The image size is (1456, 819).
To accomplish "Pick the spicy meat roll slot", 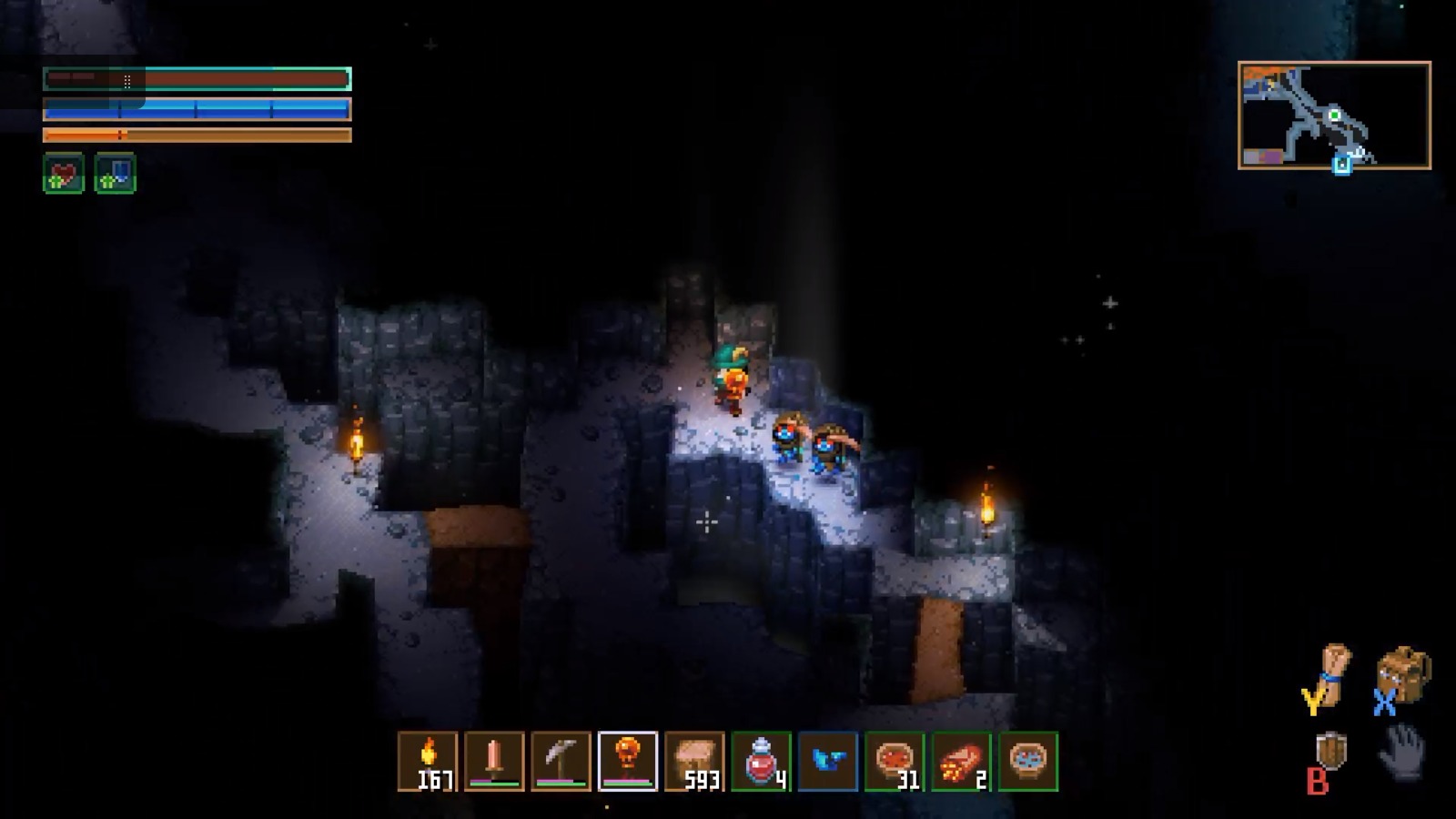I will coord(962,761).
